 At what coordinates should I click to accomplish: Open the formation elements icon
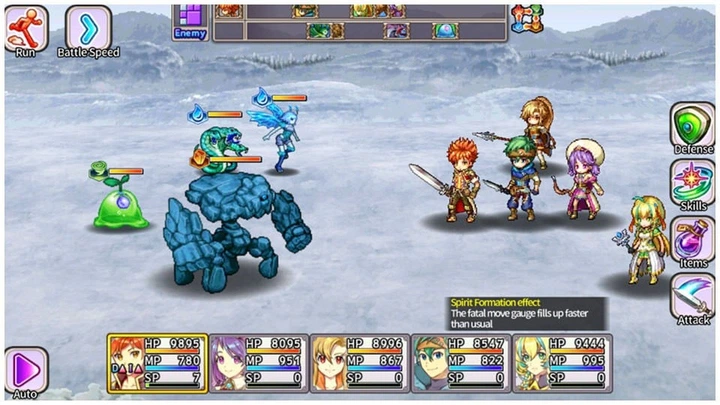tap(525, 18)
